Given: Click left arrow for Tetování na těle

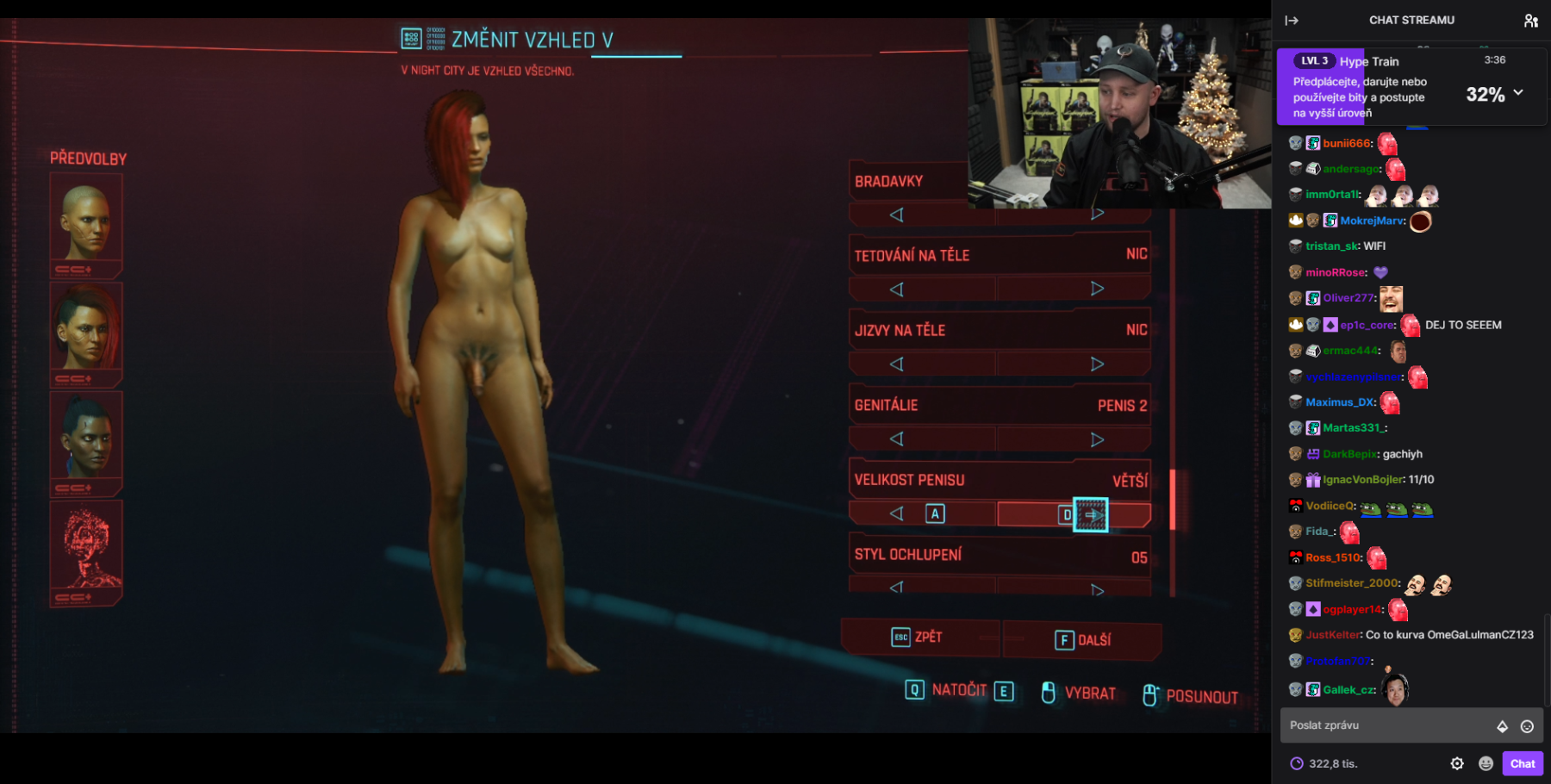Looking at the screenshot, I should 896,289.
